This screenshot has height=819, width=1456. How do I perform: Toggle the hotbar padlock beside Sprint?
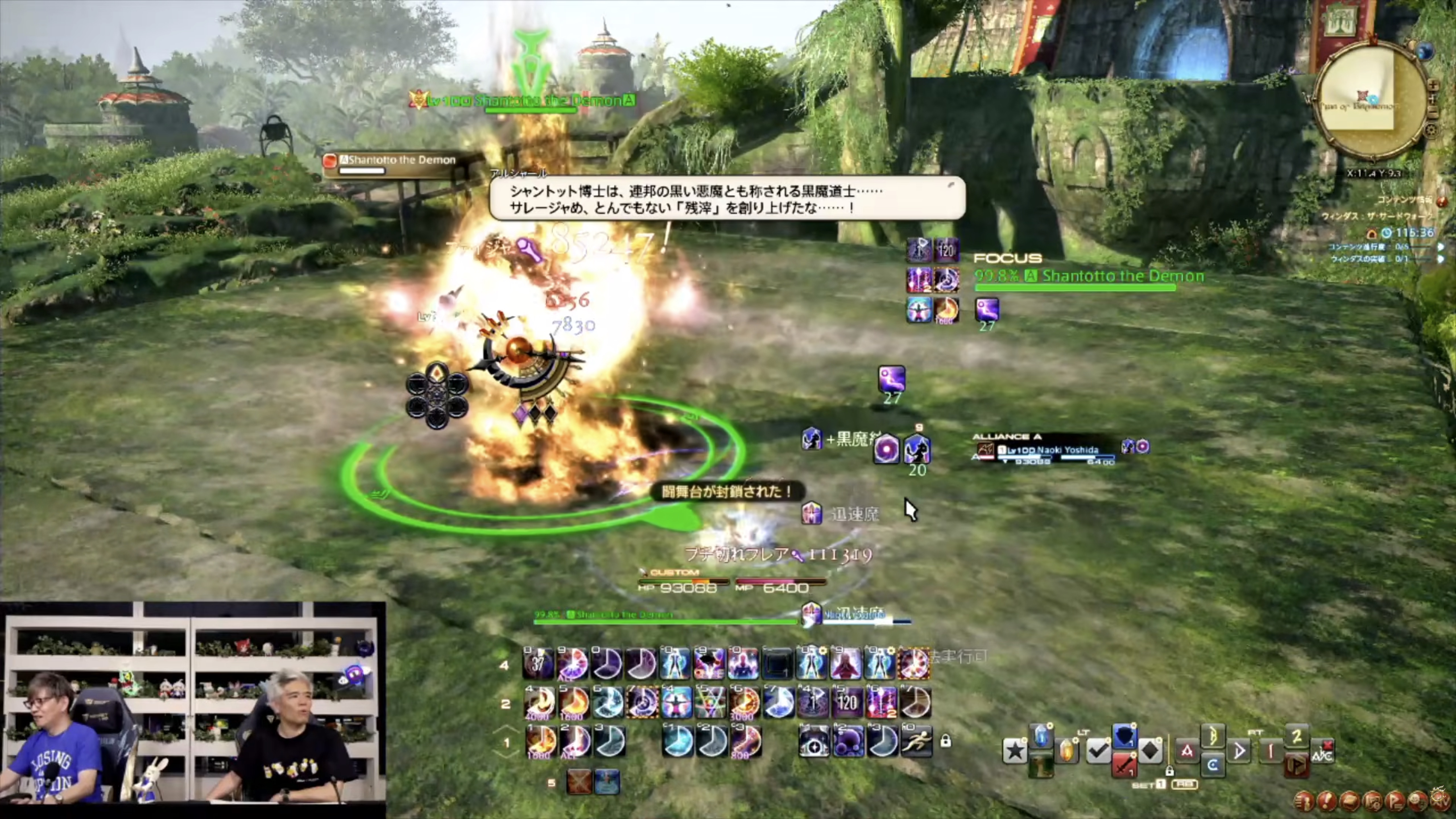[x=946, y=741]
